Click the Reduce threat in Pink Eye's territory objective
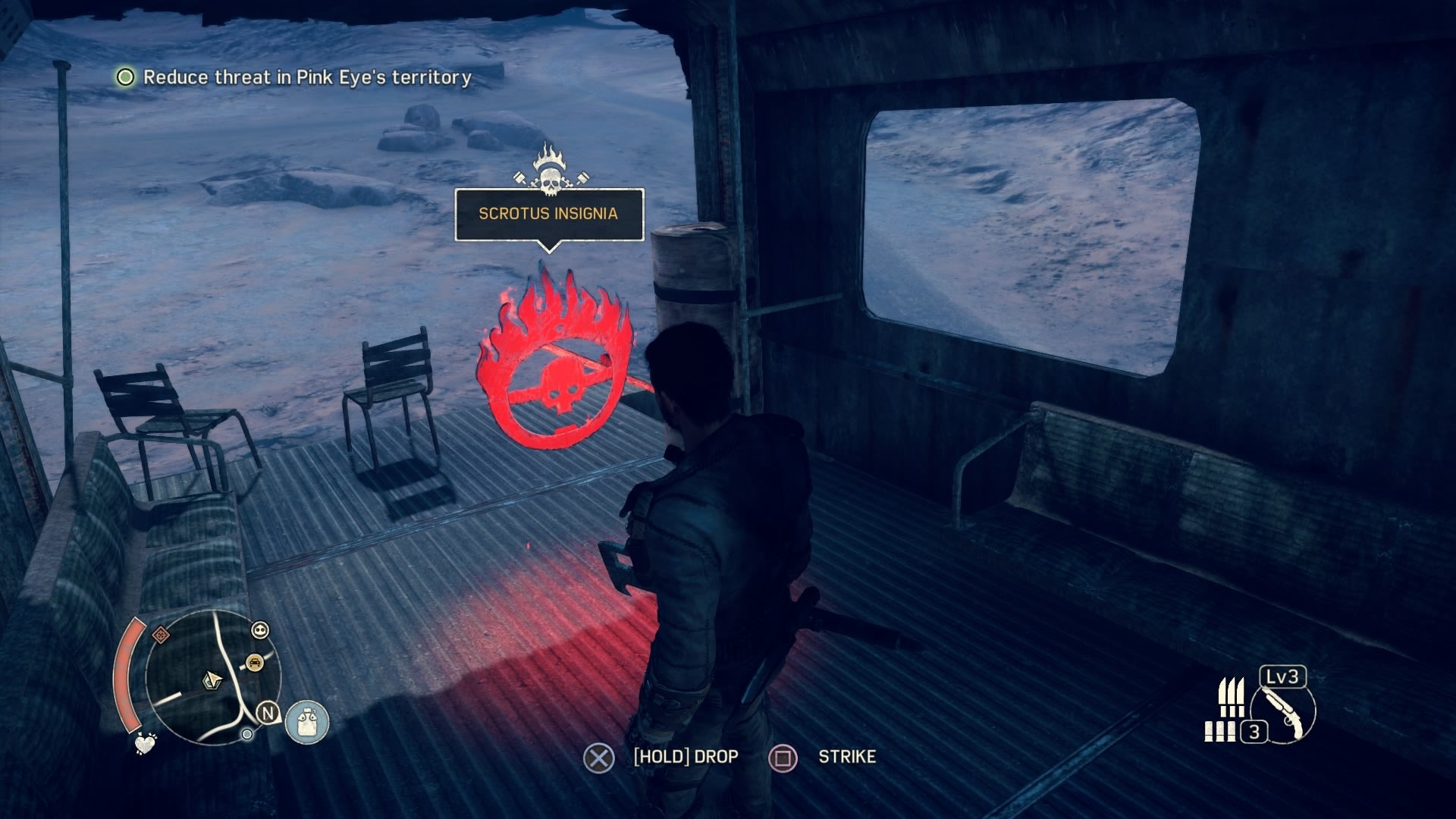The width and height of the screenshot is (1456, 819). 308,76
